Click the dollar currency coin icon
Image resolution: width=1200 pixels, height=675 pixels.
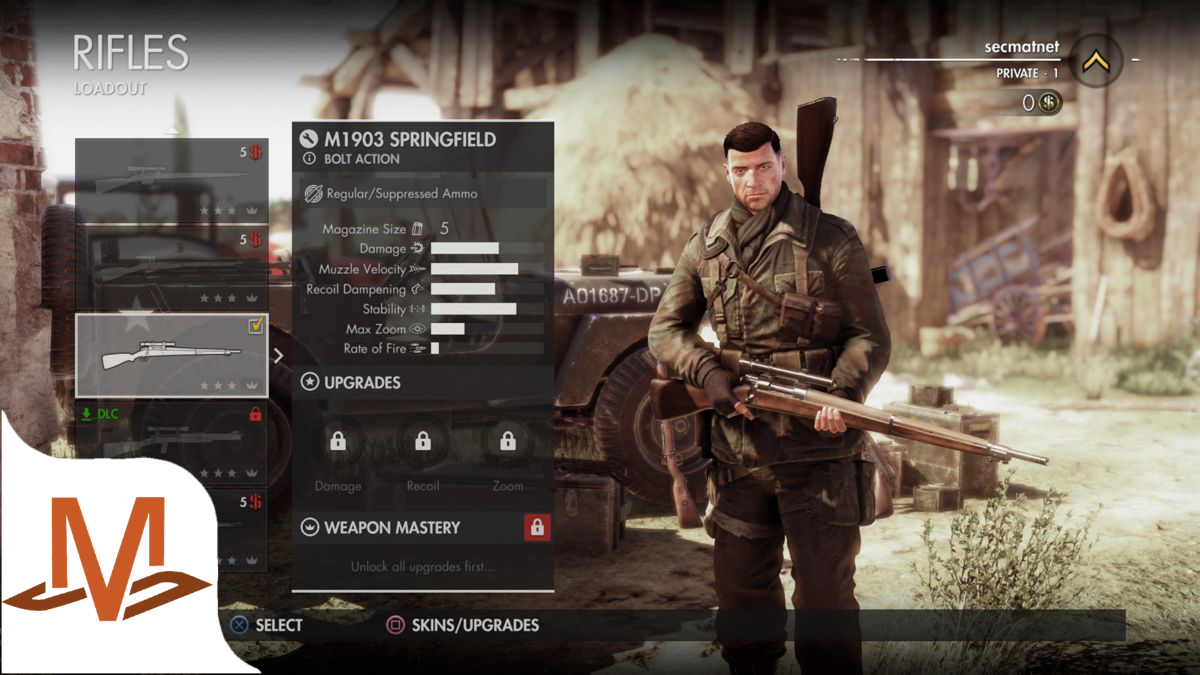click(x=1049, y=103)
